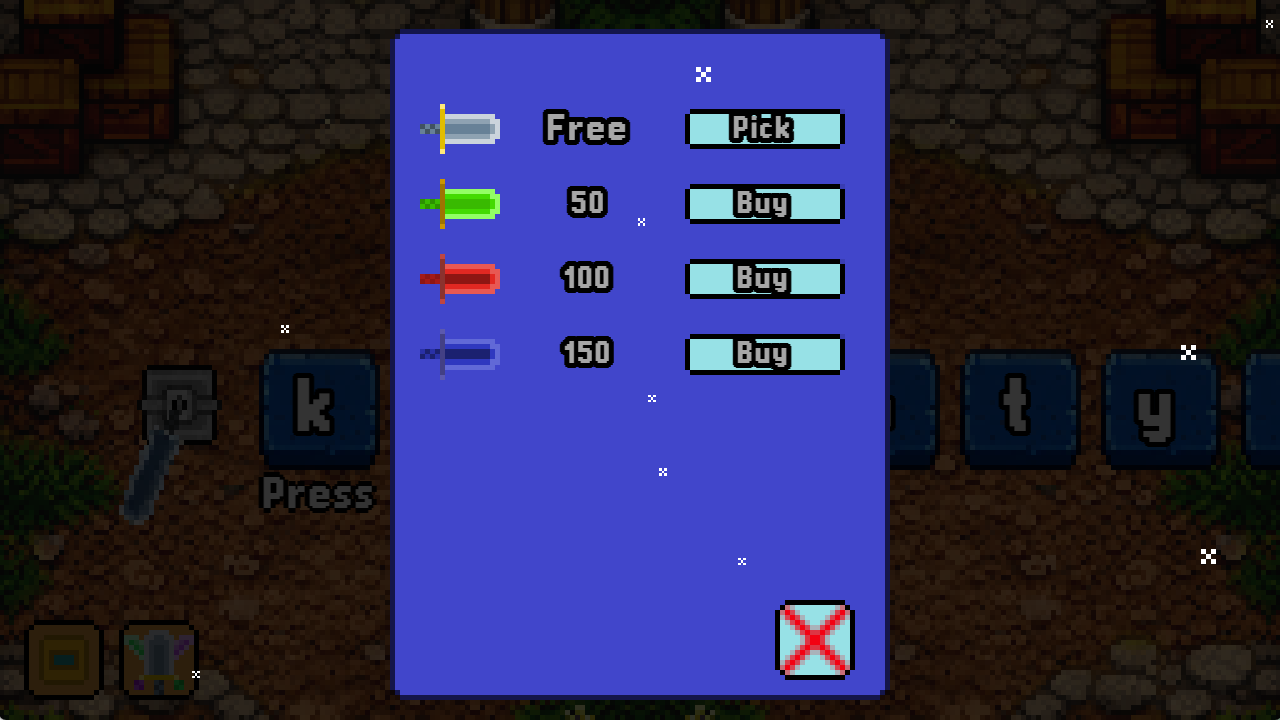Select the silver sword icon
This screenshot has height=720, width=1280.
[462, 128]
